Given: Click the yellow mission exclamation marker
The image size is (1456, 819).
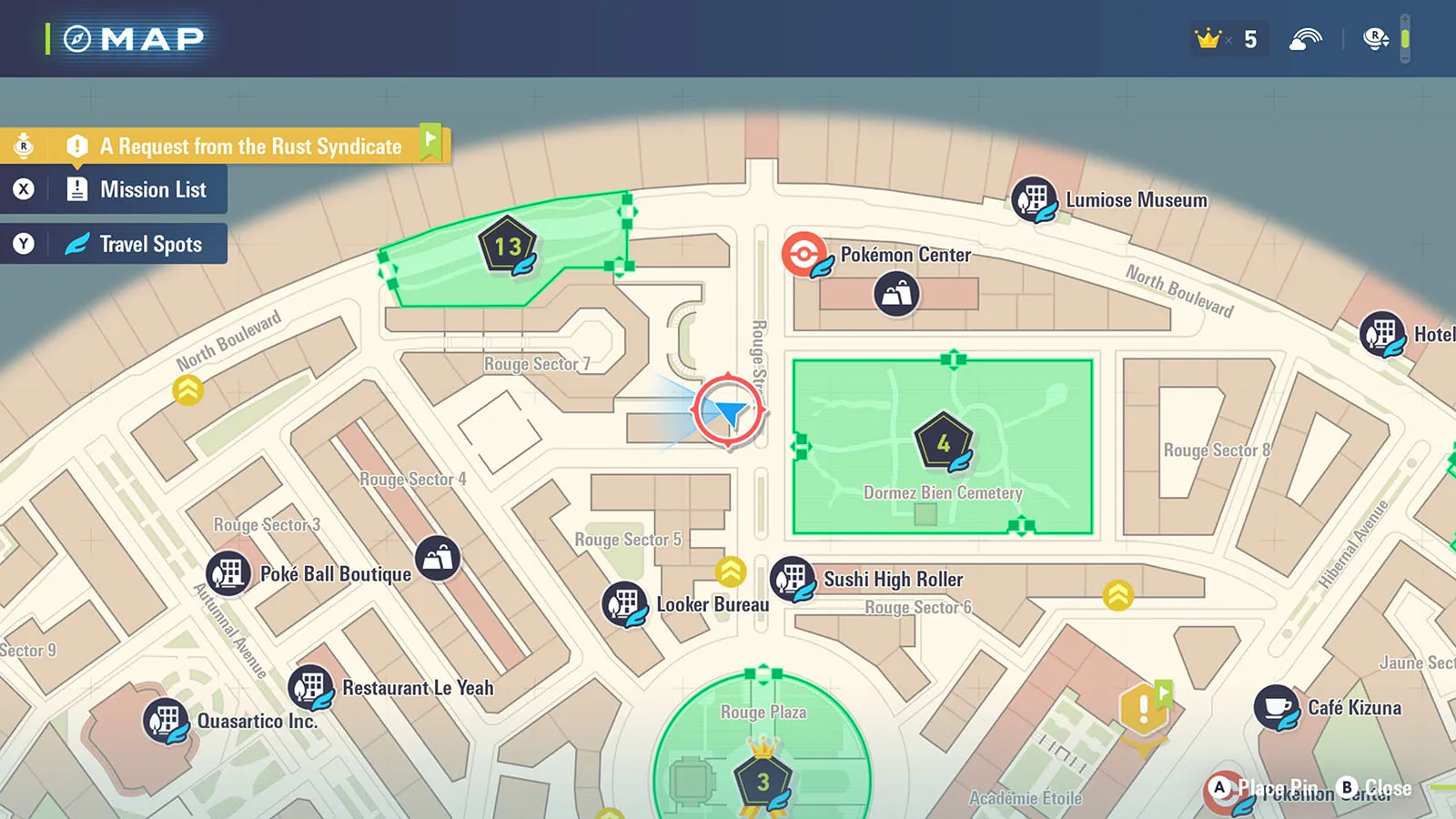Looking at the screenshot, I should tap(1144, 709).
